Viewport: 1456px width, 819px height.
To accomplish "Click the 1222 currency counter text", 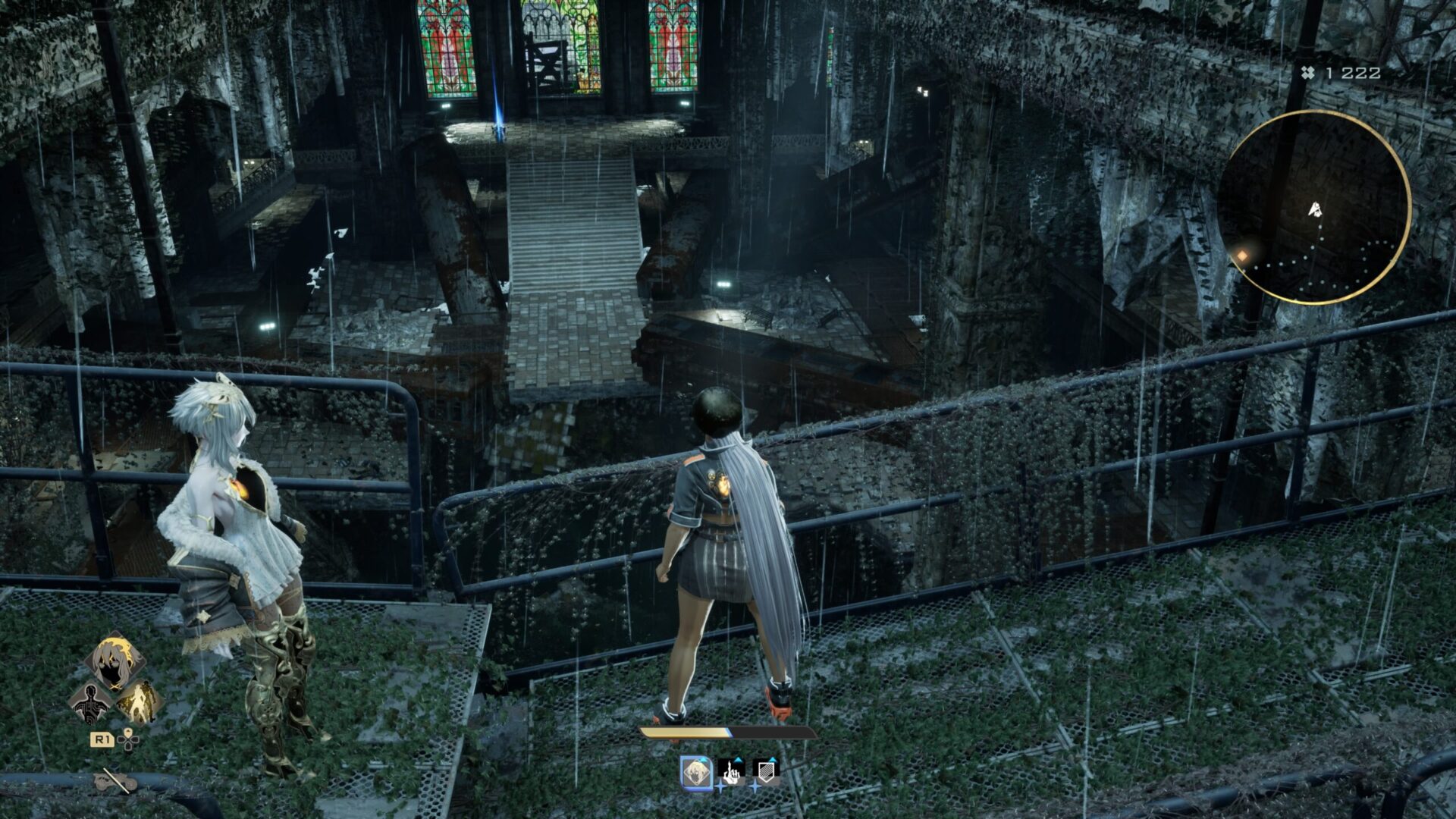I will [1353, 73].
